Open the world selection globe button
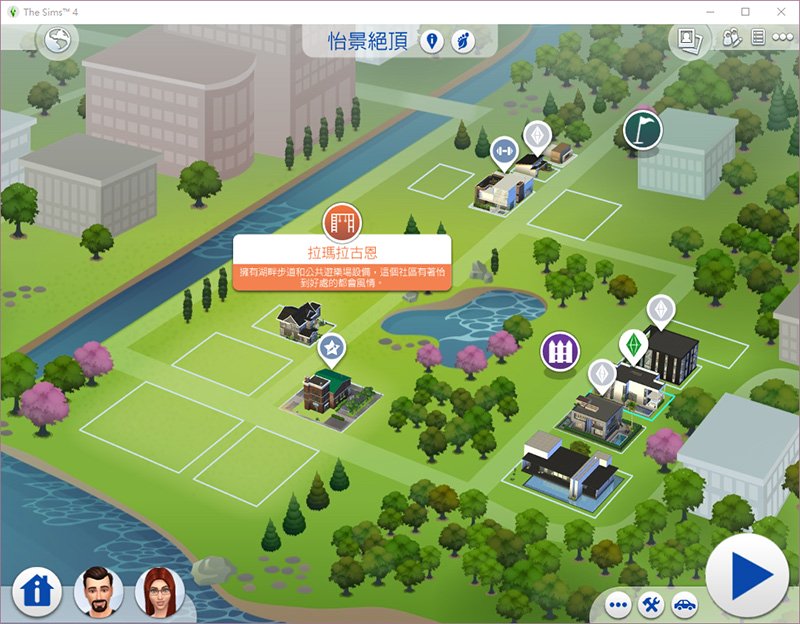 click(x=55, y=39)
